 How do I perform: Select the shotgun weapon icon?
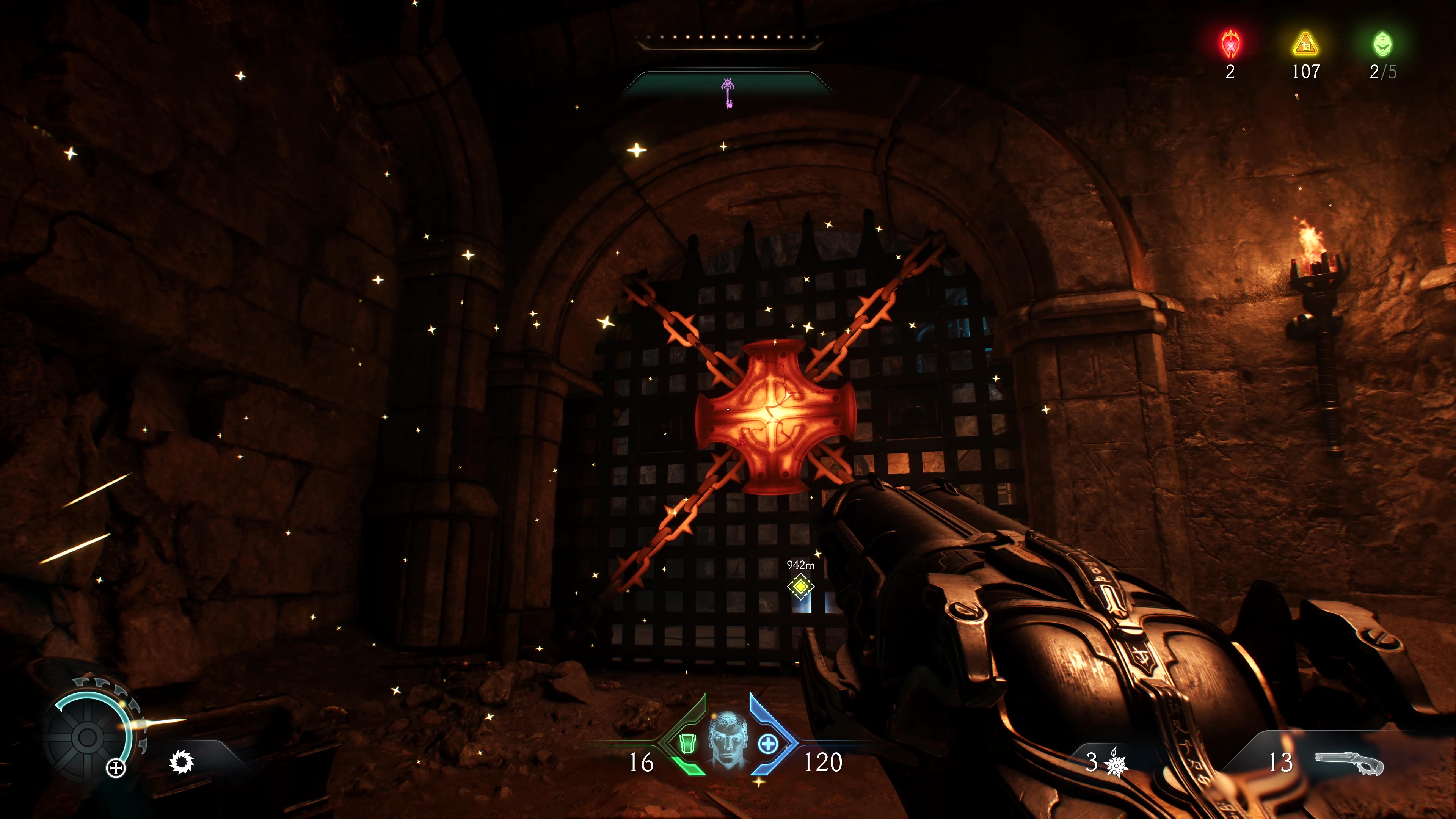[1349, 764]
